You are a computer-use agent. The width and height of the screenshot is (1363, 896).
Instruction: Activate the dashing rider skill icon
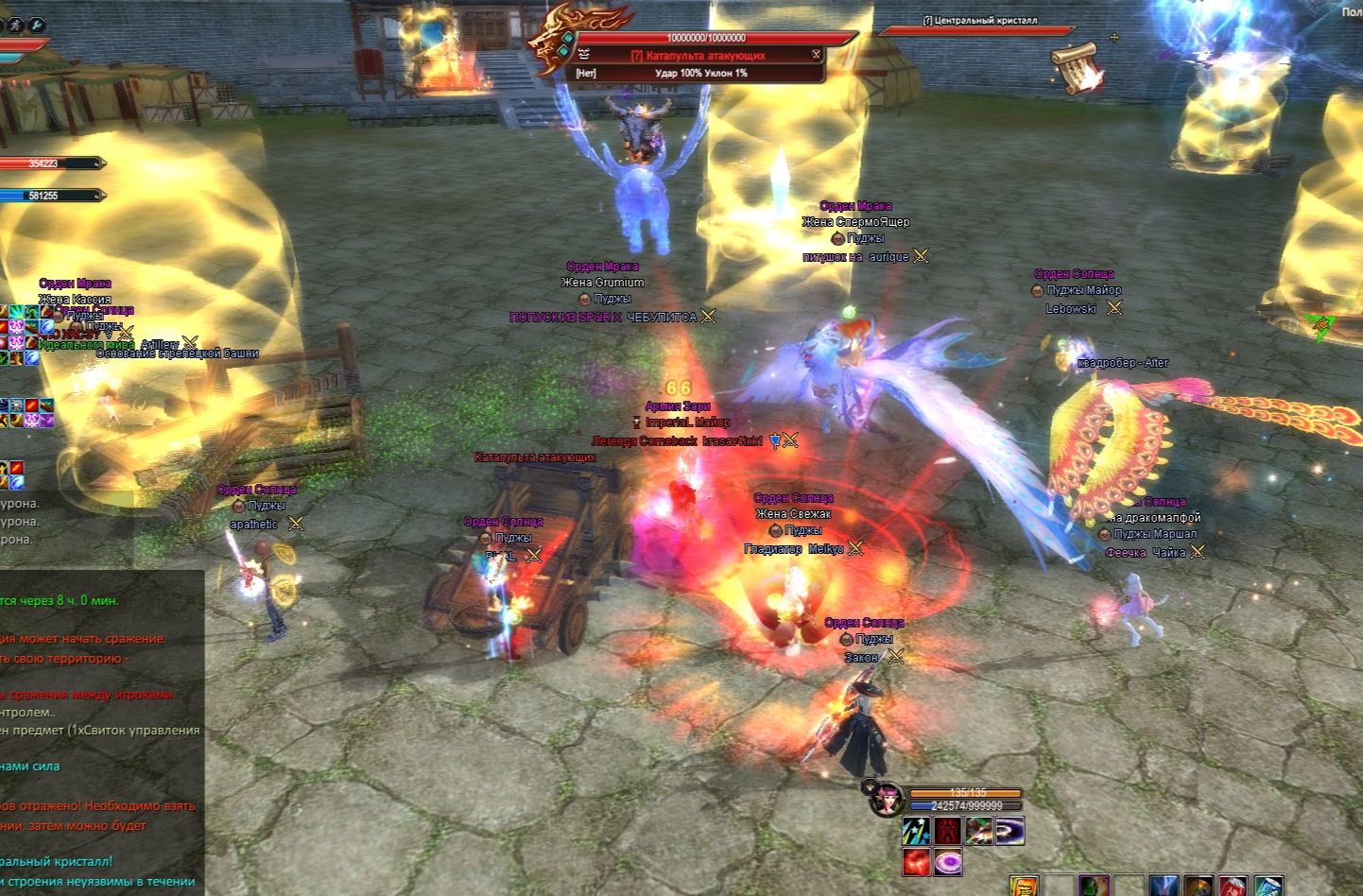(978, 831)
